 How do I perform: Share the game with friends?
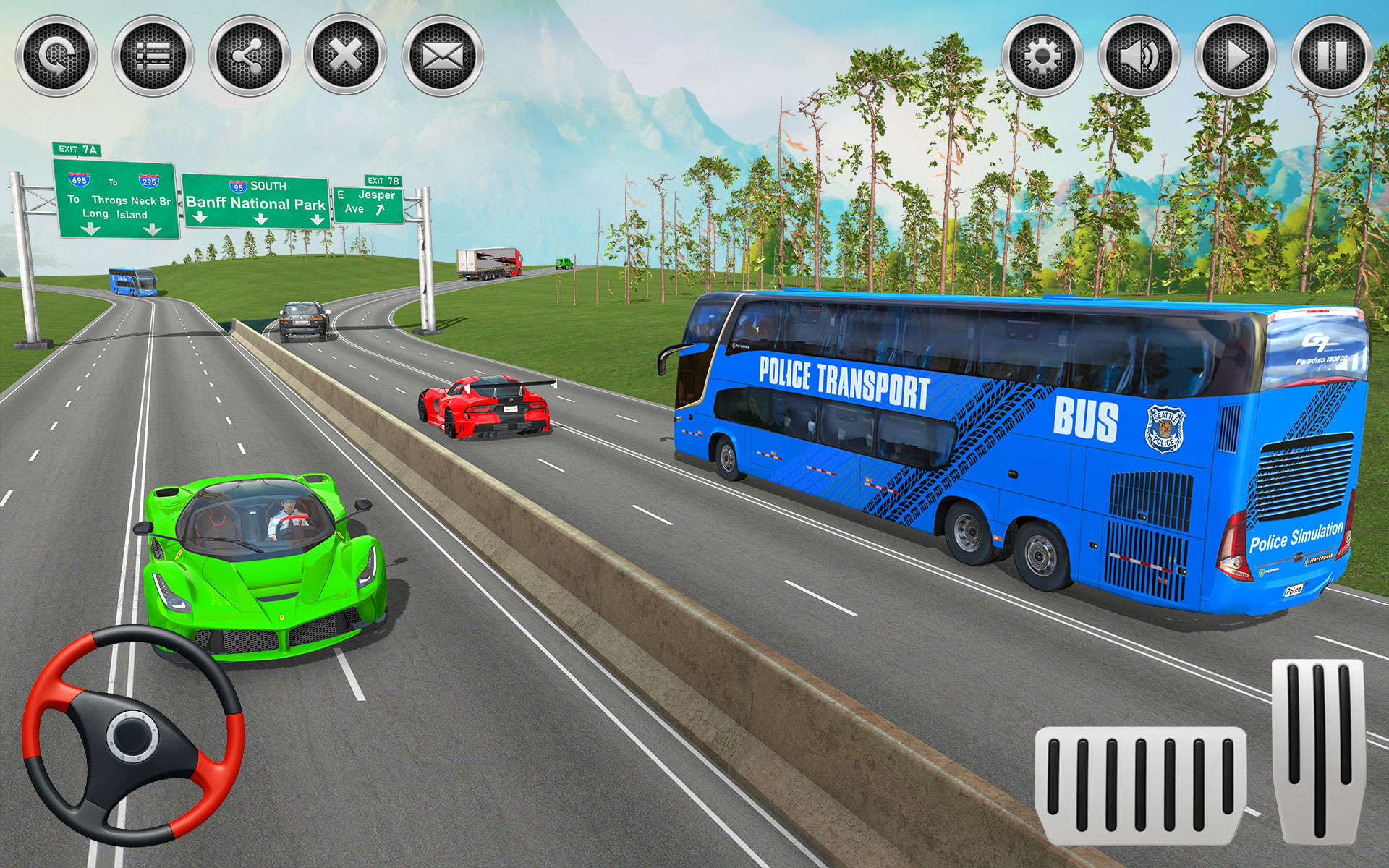pos(251,54)
